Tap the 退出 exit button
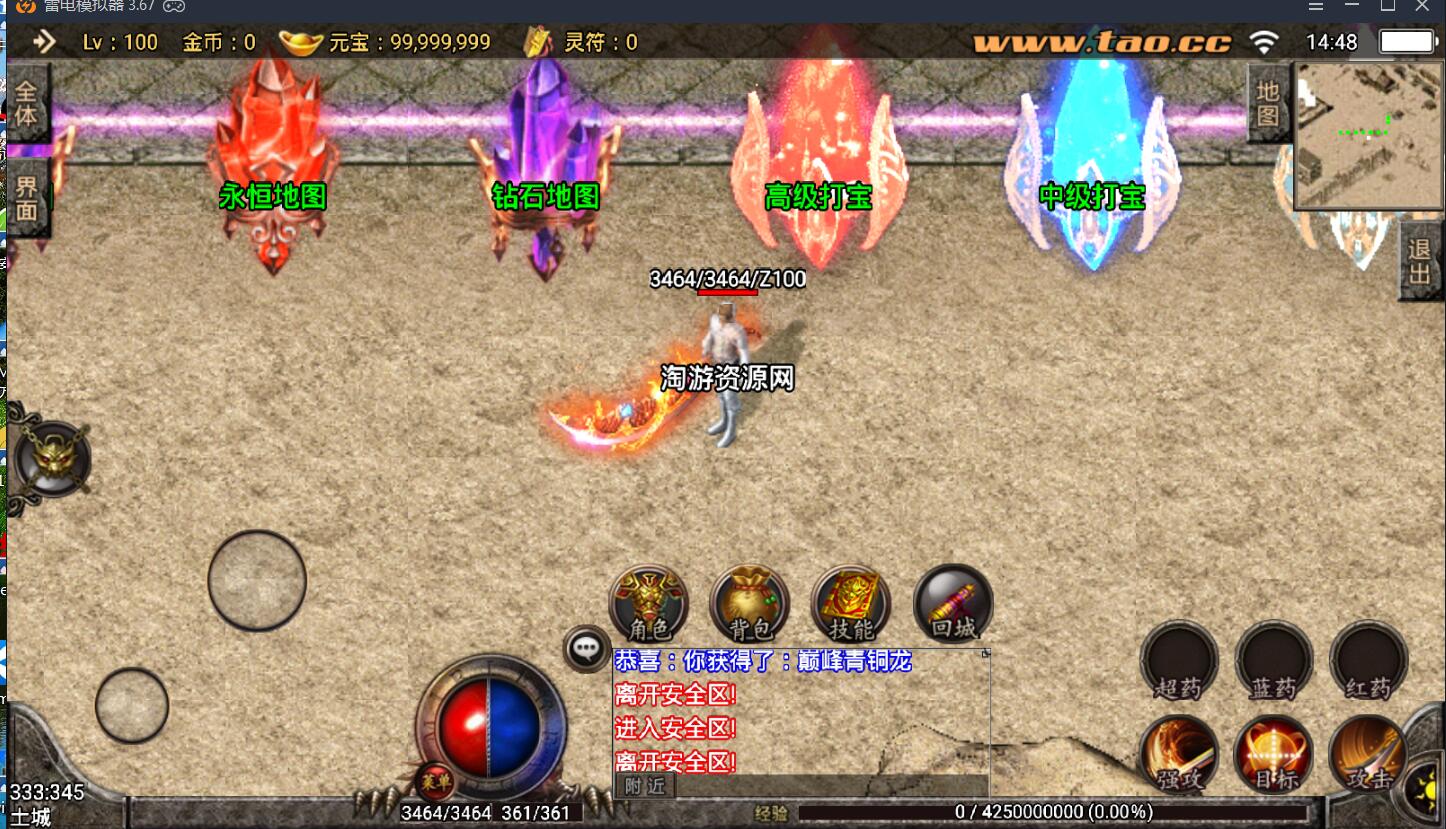 [x=1420, y=261]
